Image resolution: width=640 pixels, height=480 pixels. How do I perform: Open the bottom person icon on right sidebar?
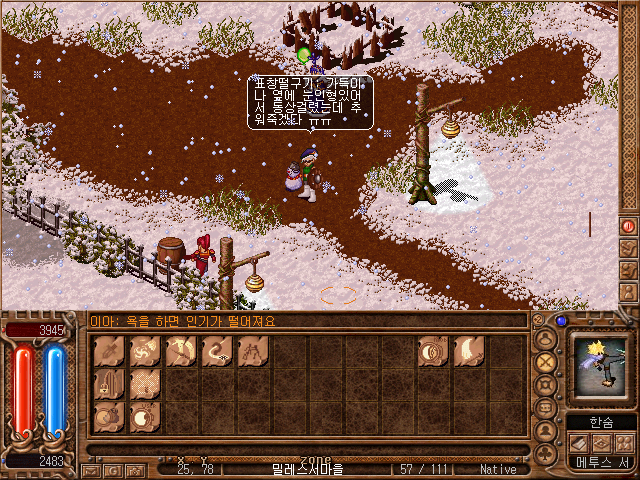(x=629, y=295)
